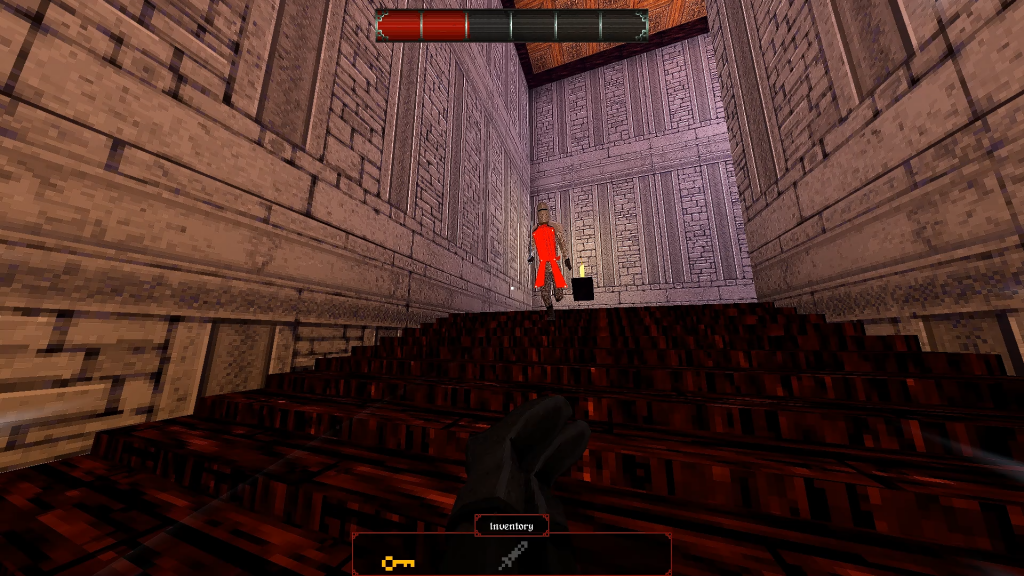Select the gold key in inventory
The image size is (1024, 576).
click(x=398, y=563)
